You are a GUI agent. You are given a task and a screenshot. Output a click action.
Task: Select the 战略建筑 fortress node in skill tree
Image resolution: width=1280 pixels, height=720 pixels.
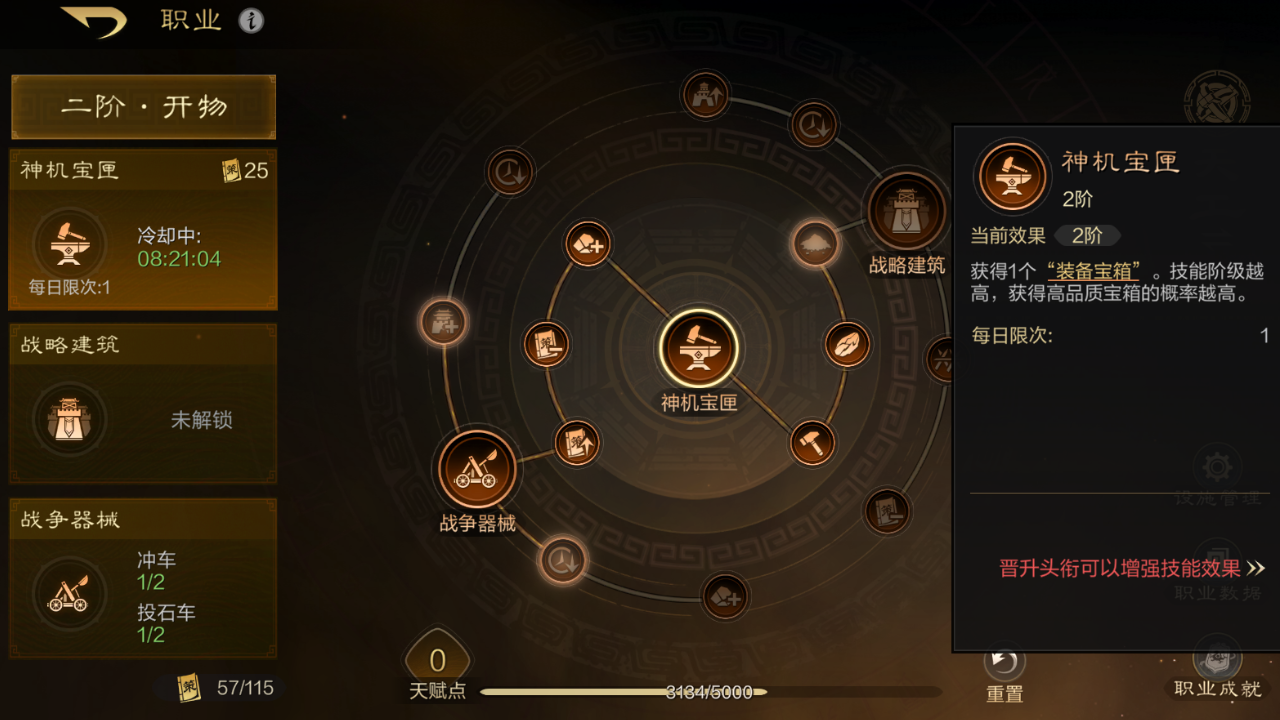(906, 208)
